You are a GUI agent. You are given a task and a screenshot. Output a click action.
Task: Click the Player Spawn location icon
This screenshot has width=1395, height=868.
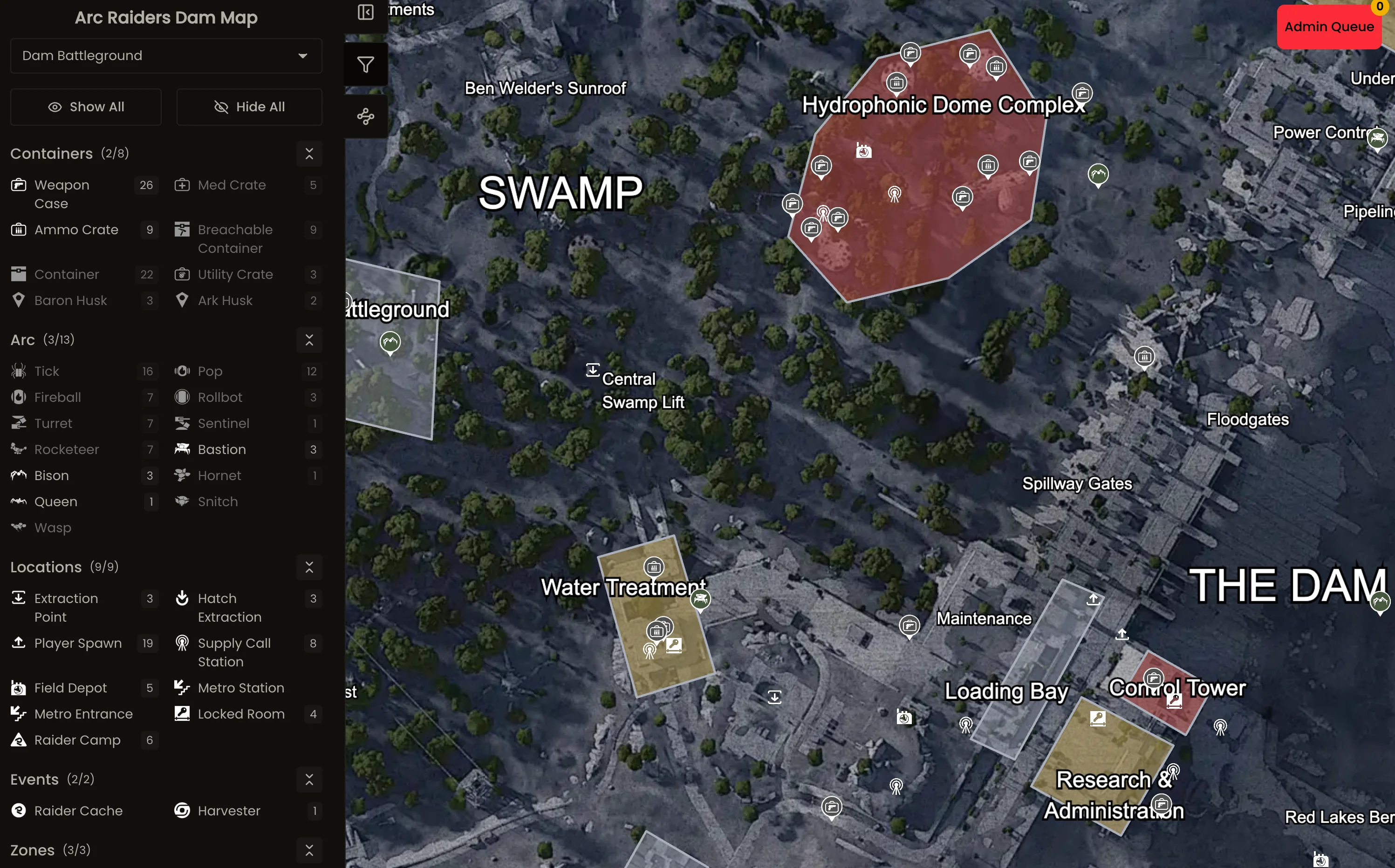pyautogui.click(x=19, y=643)
